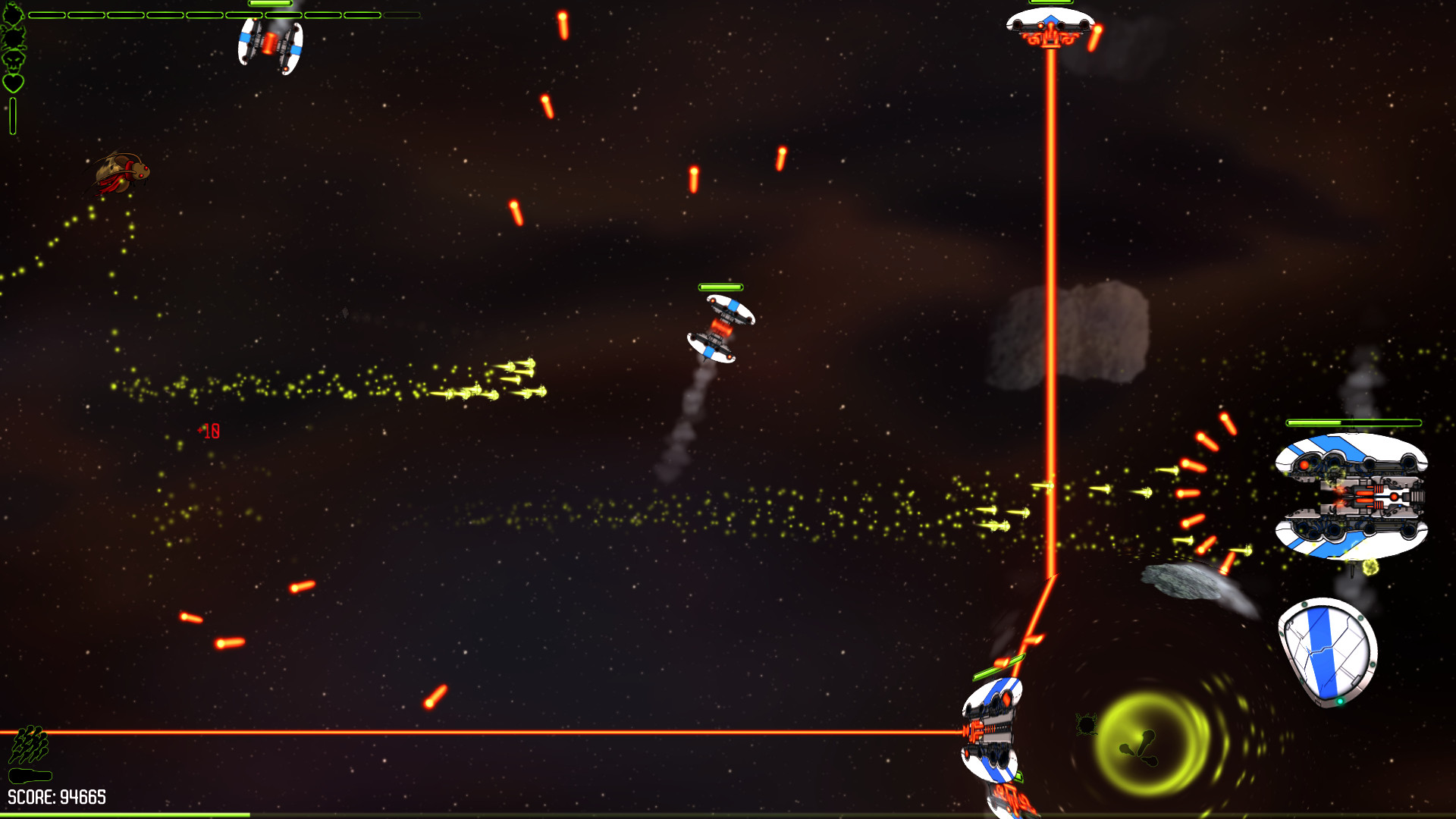Click the small mine icon beside the vortex
Image resolution: width=1456 pixels, height=819 pixels.
(1087, 724)
